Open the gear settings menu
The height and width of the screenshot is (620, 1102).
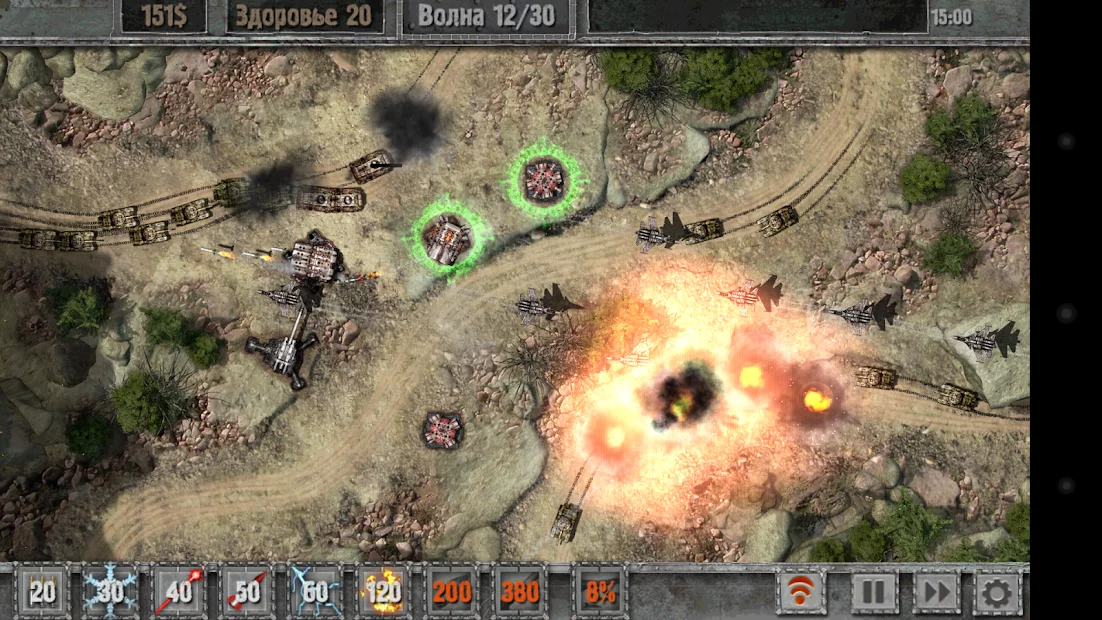(x=996, y=592)
